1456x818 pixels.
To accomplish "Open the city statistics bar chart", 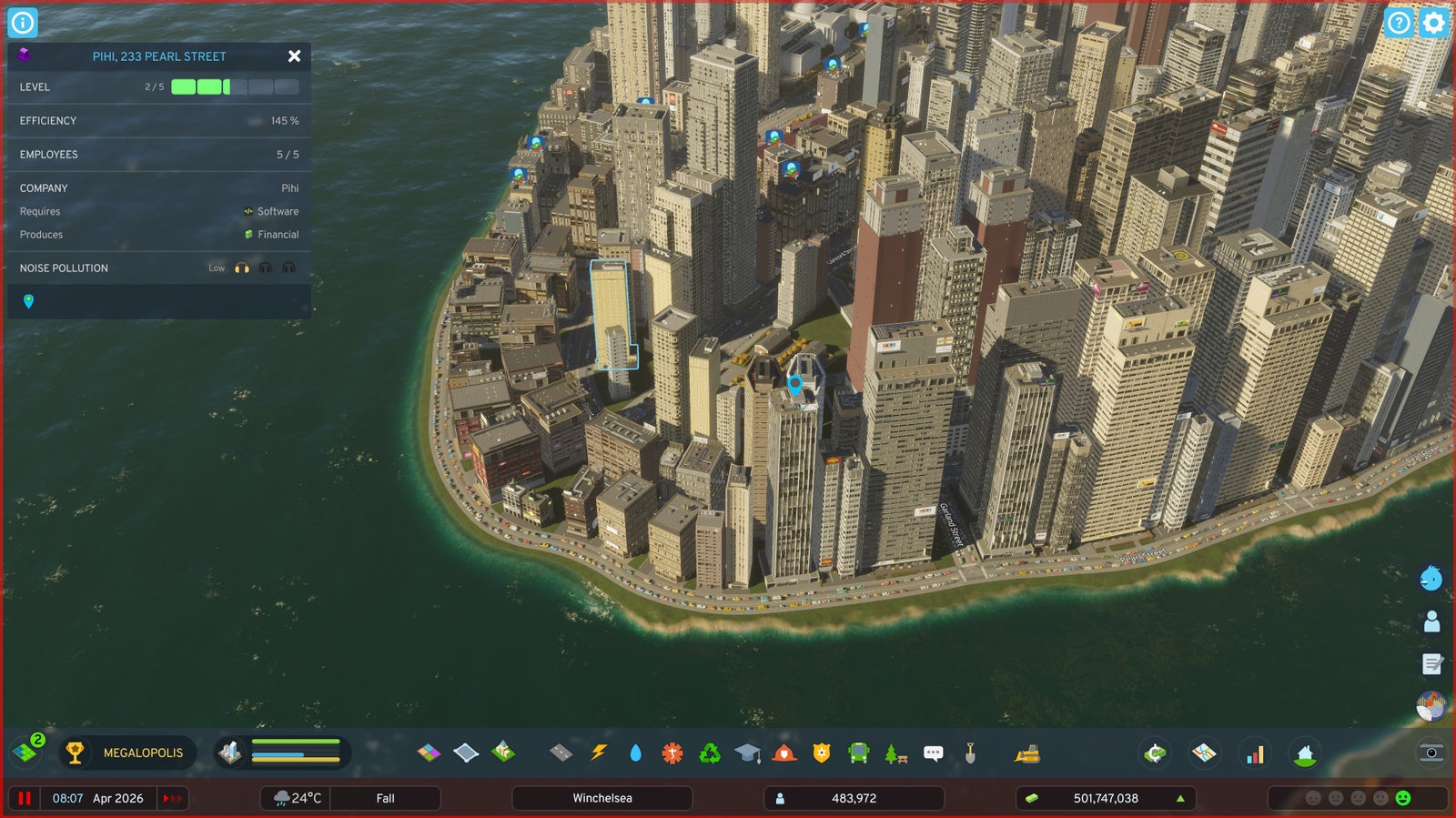I will tap(1255, 753).
